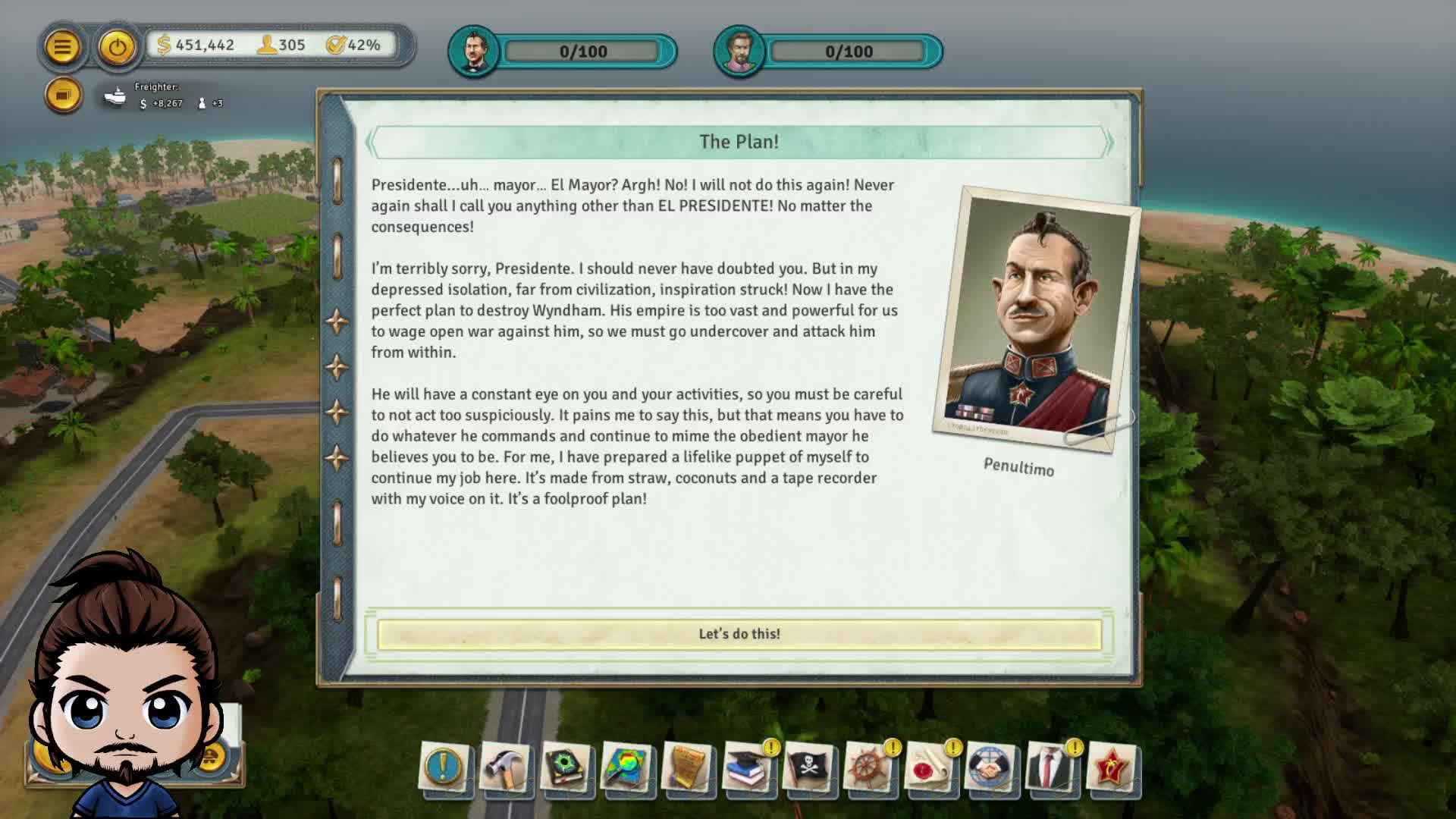Viewport: 1456px width, 819px height.
Task: Open the handshake globe diplomacy icon
Action: click(990, 767)
